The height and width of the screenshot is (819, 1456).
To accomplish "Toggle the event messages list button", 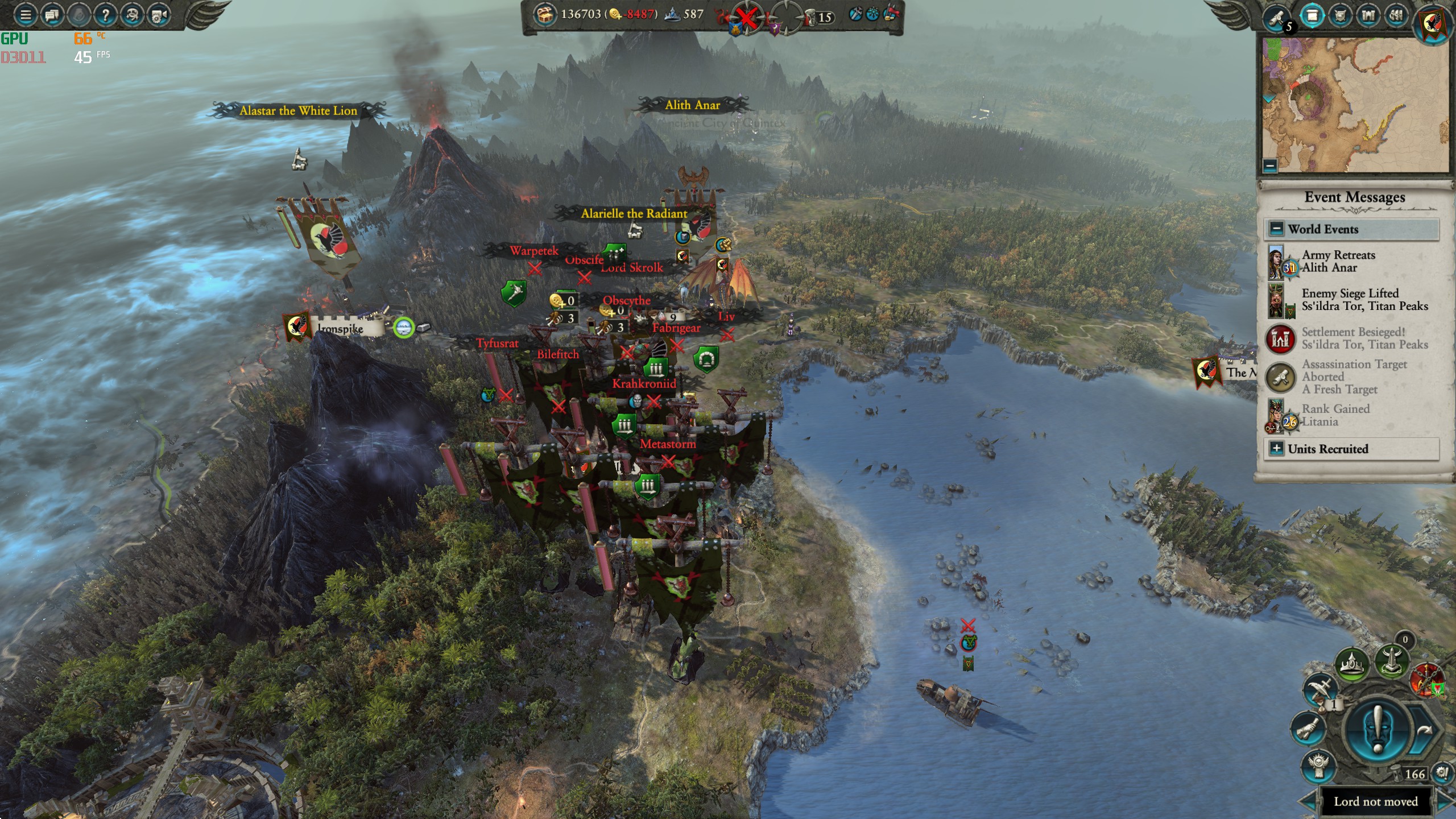I will click(x=1312, y=16).
